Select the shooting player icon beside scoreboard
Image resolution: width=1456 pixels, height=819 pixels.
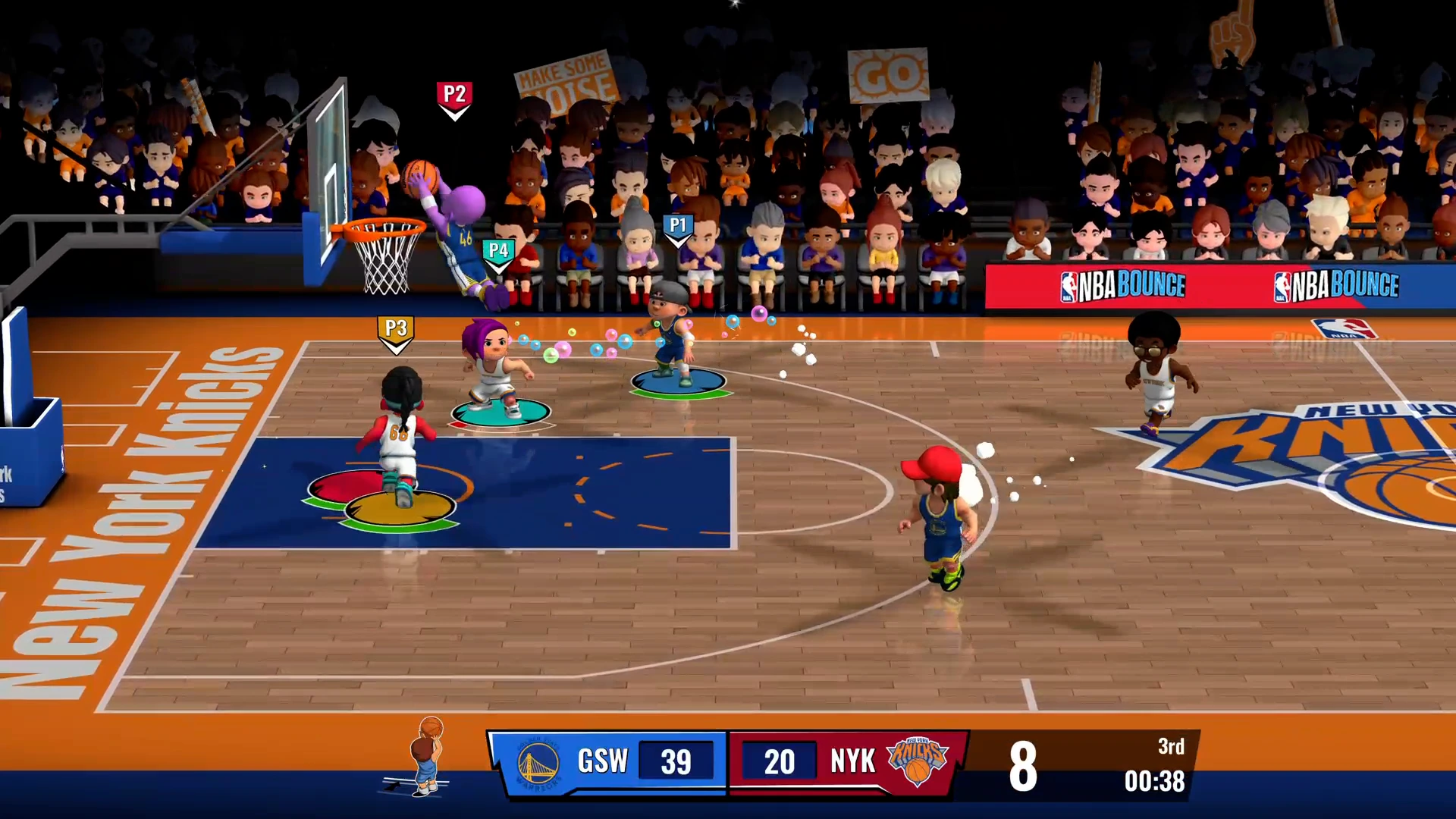click(x=426, y=757)
